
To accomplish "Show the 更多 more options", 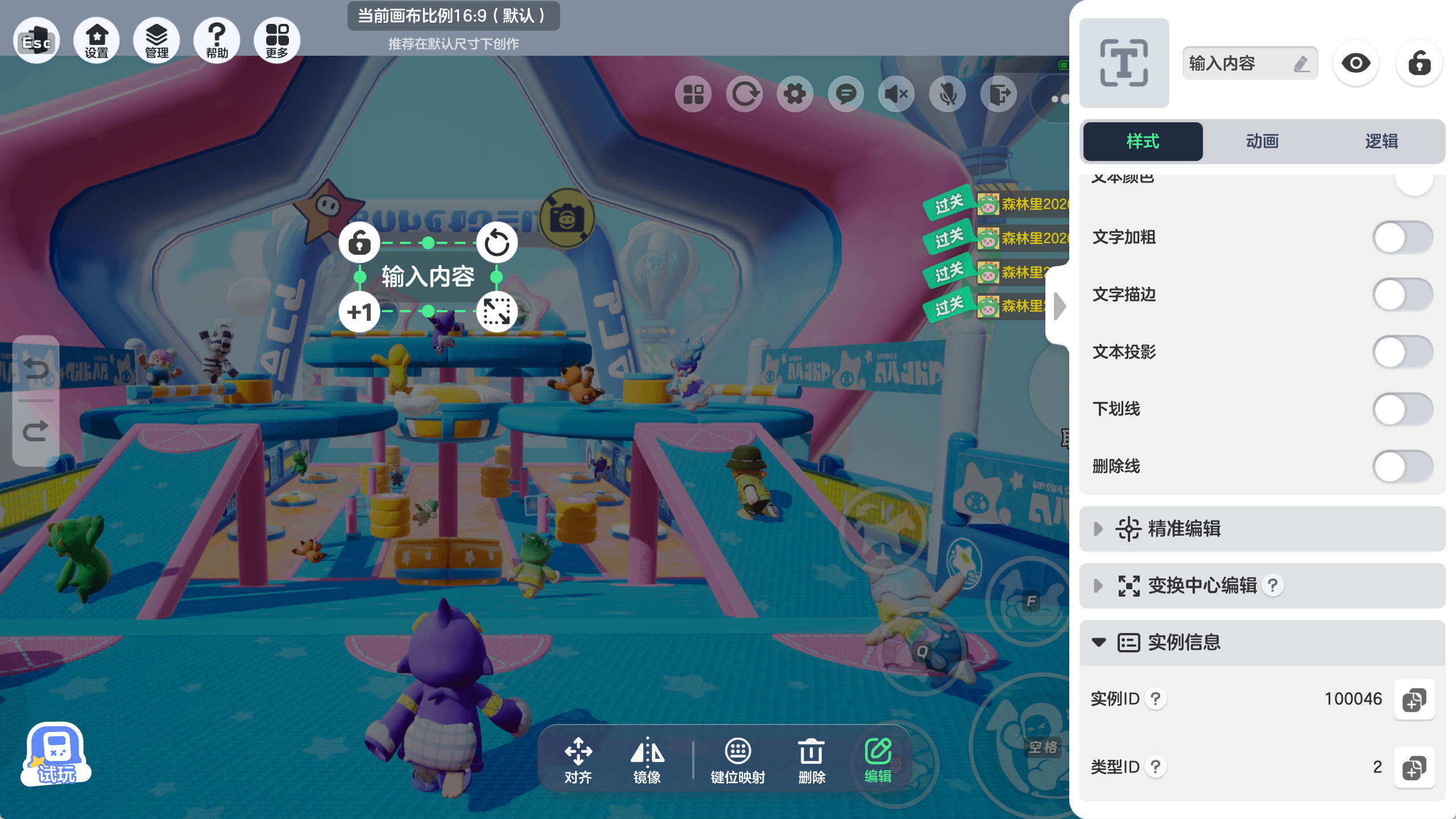I will (277, 41).
